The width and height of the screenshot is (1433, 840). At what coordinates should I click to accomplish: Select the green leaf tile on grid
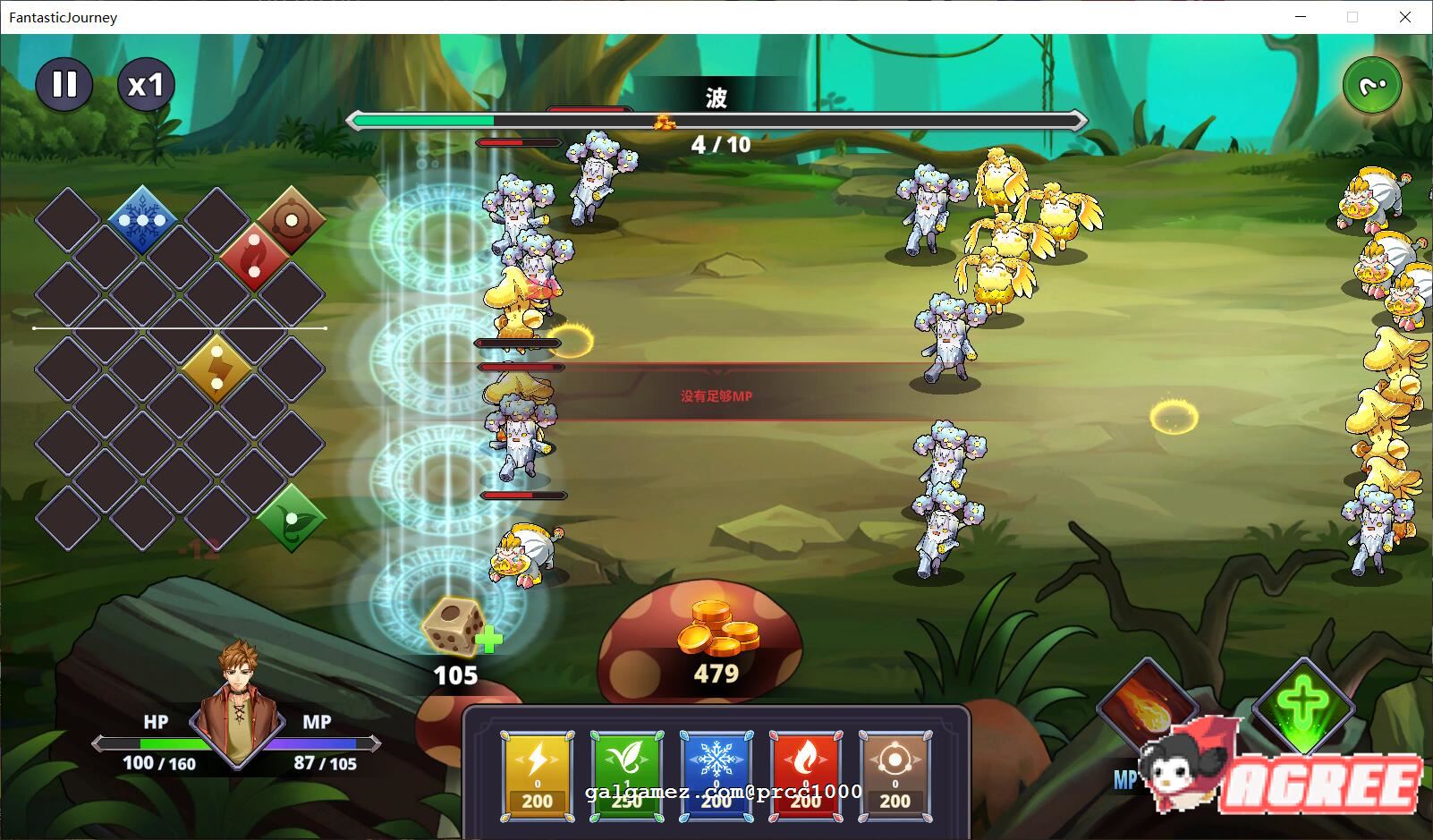[291, 517]
